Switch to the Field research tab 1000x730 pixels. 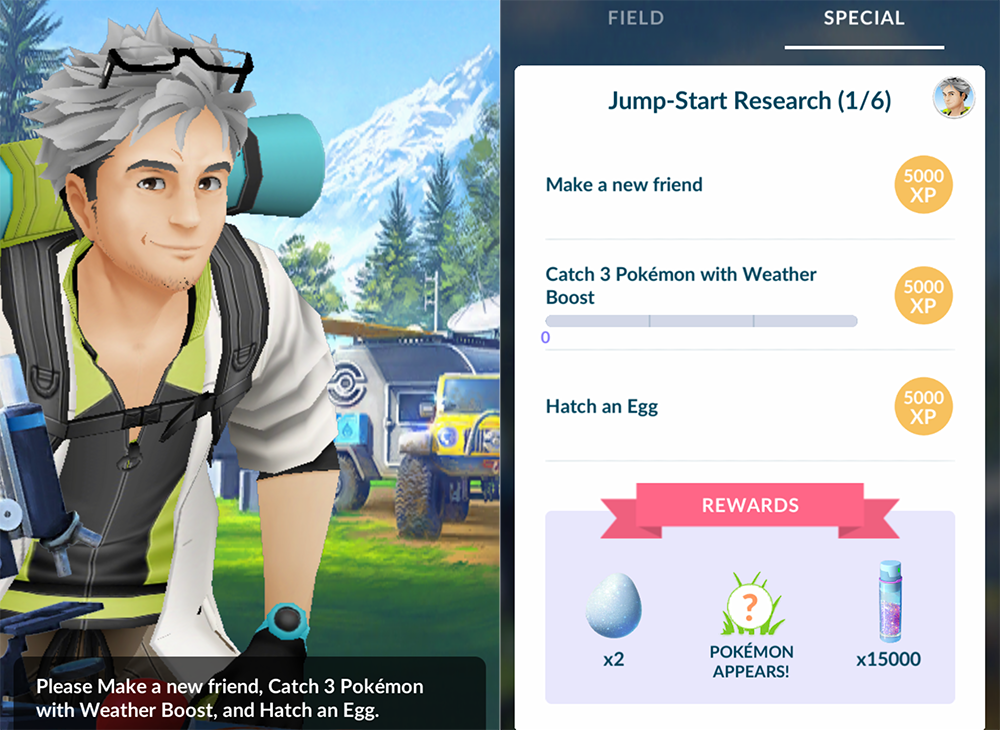coord(635,19)
